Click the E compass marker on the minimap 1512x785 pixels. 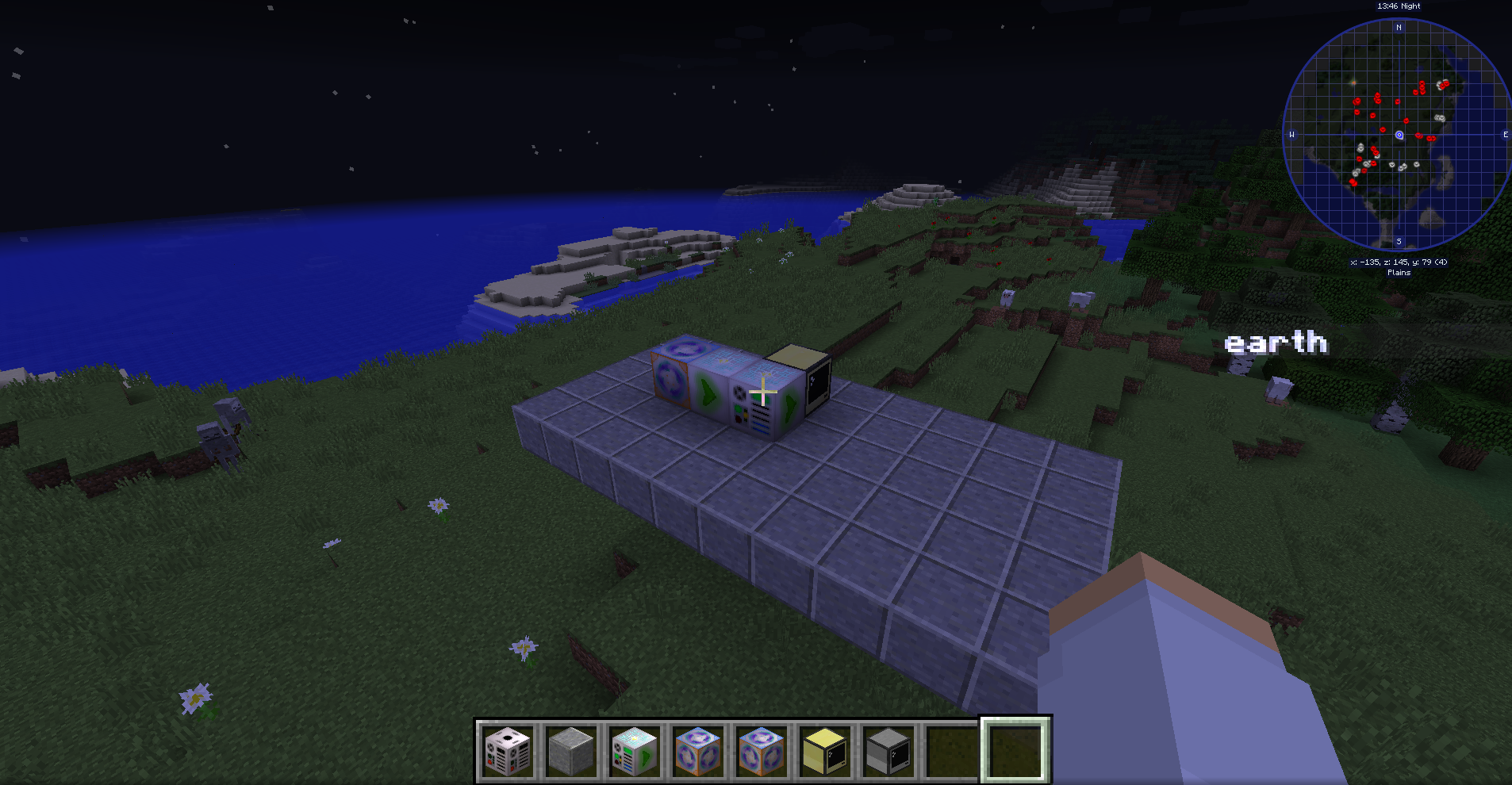pos(1505,135)
